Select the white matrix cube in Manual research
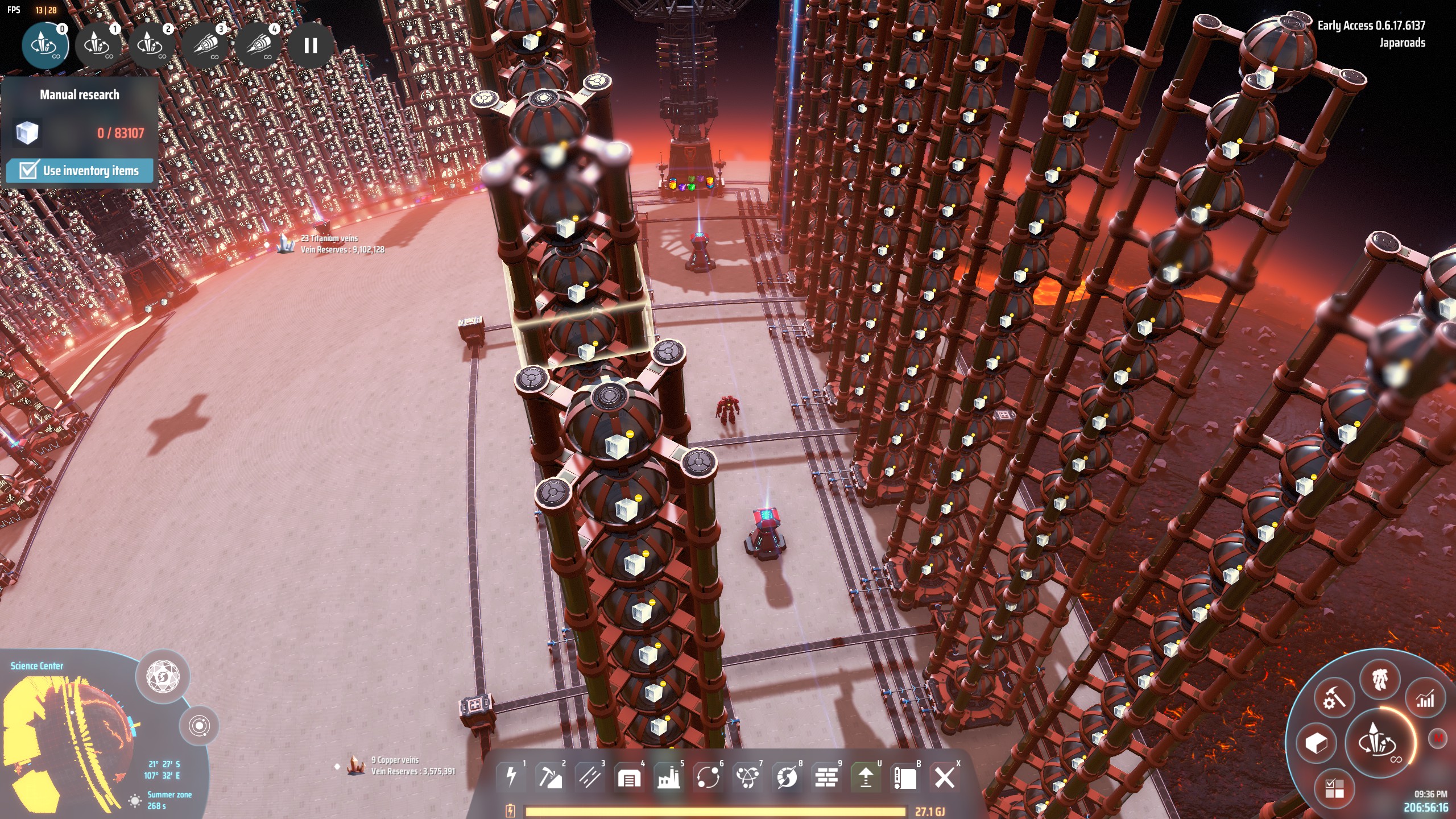 (x=27, y=133)
